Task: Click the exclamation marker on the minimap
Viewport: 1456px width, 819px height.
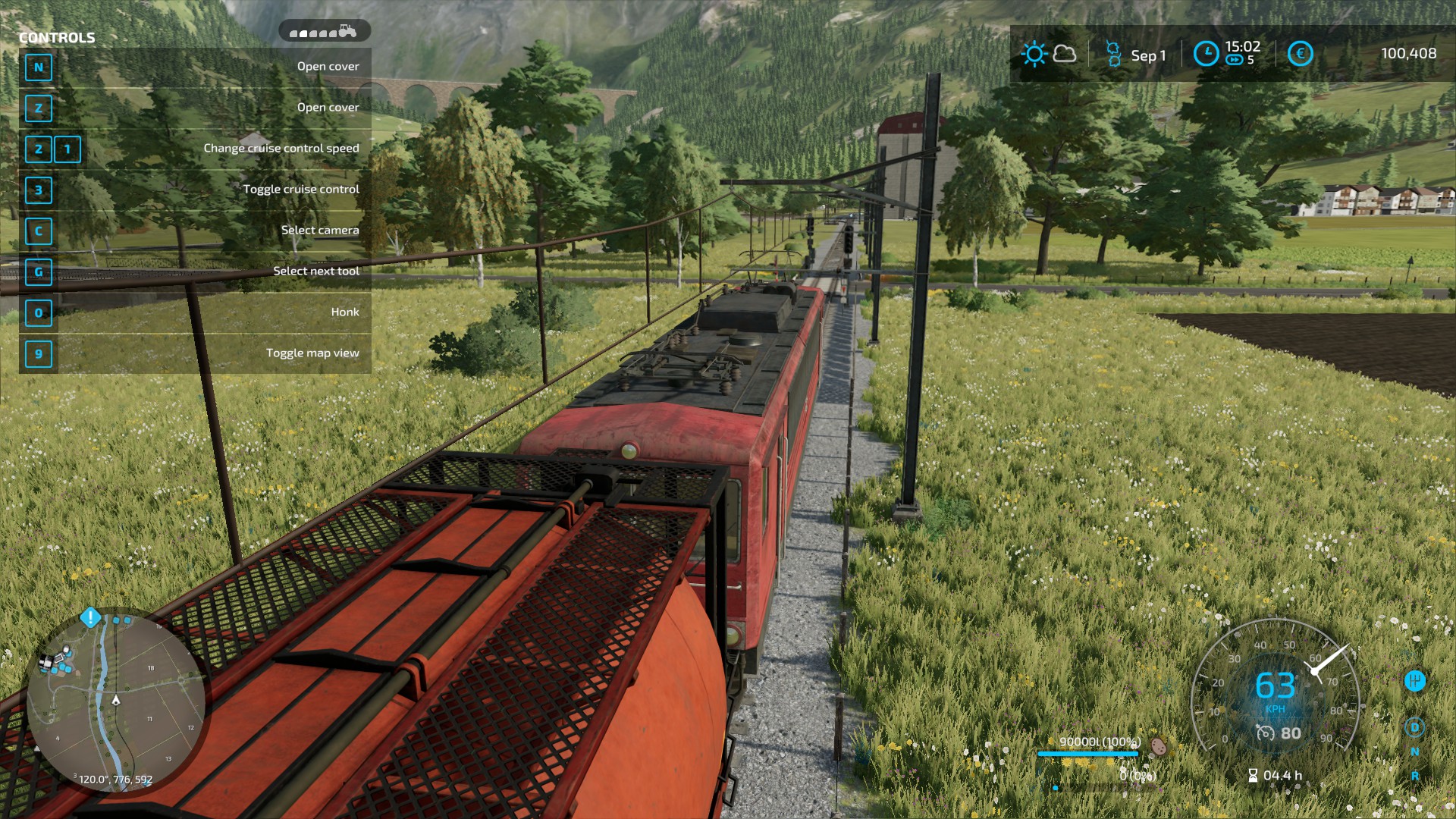Action: 90,617
